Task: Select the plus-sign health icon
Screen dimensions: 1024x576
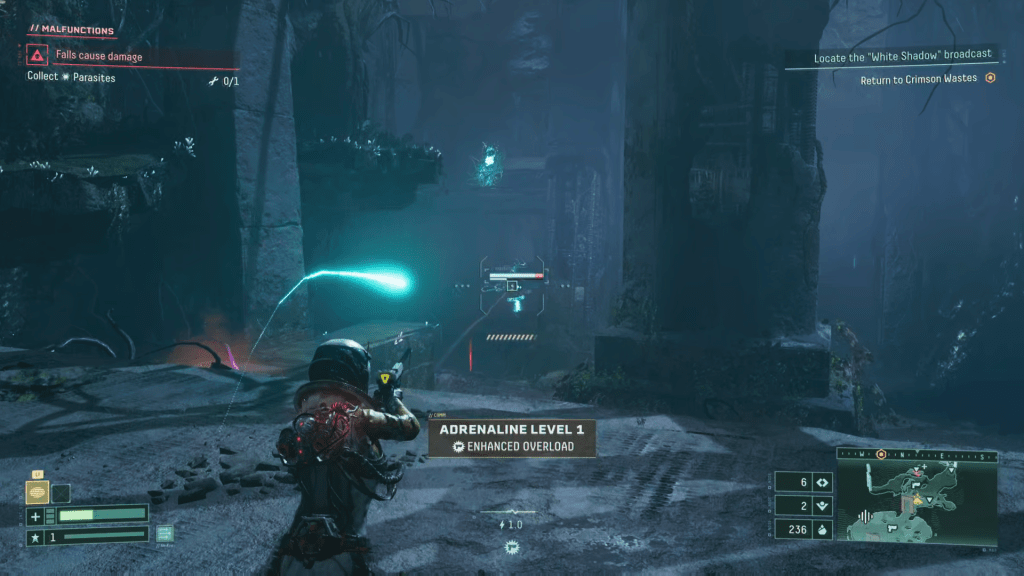Action: tap(36, 516)
